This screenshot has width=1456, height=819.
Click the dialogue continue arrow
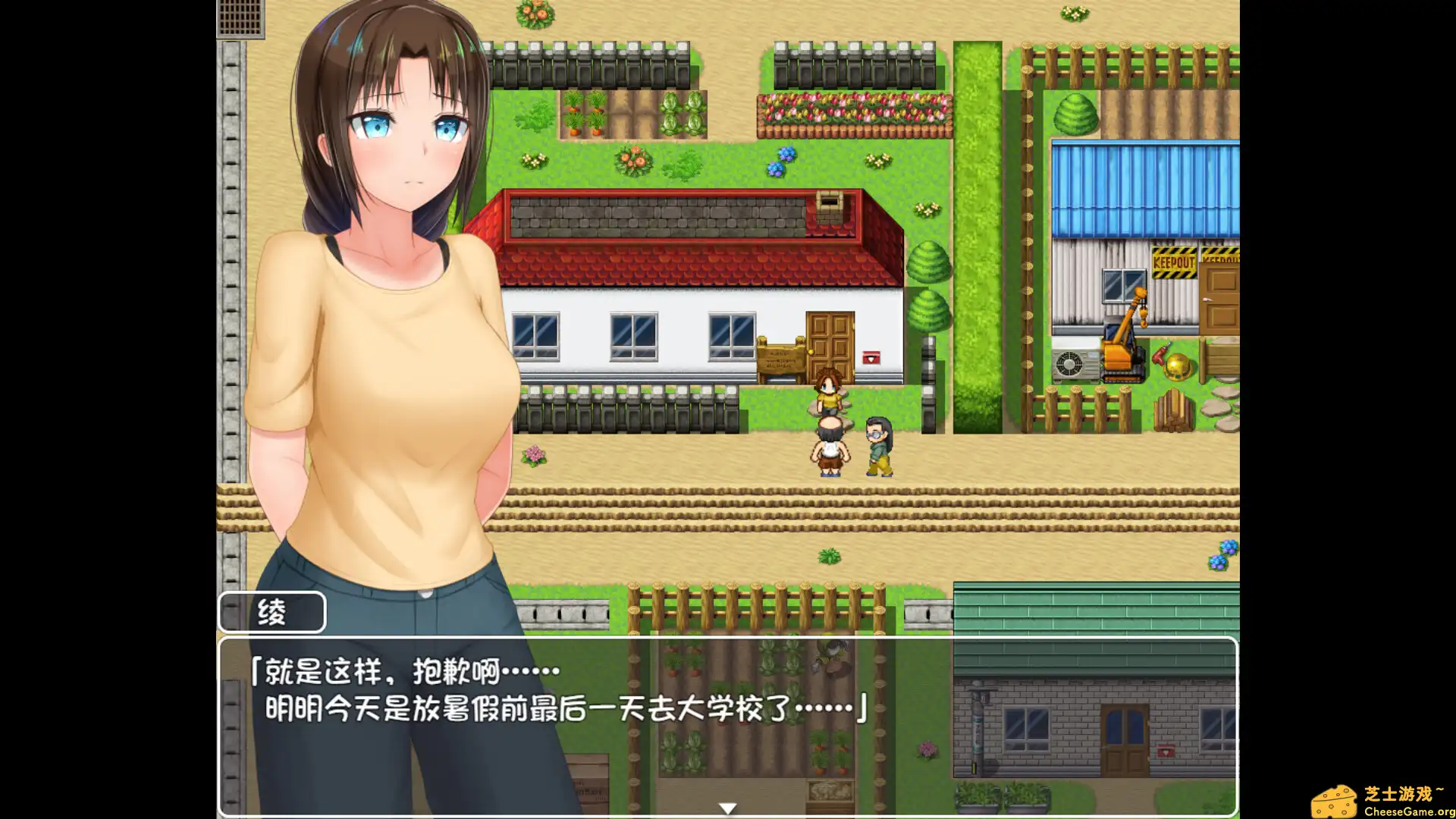coord(728,807)
